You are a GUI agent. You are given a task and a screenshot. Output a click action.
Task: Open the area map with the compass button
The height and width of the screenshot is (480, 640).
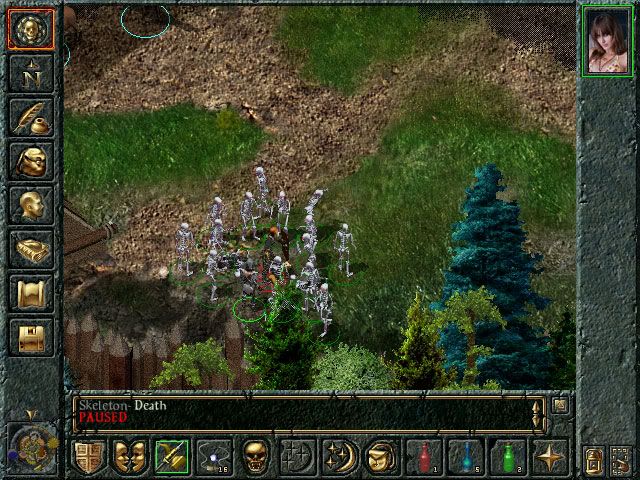click(x=30, y=72)
